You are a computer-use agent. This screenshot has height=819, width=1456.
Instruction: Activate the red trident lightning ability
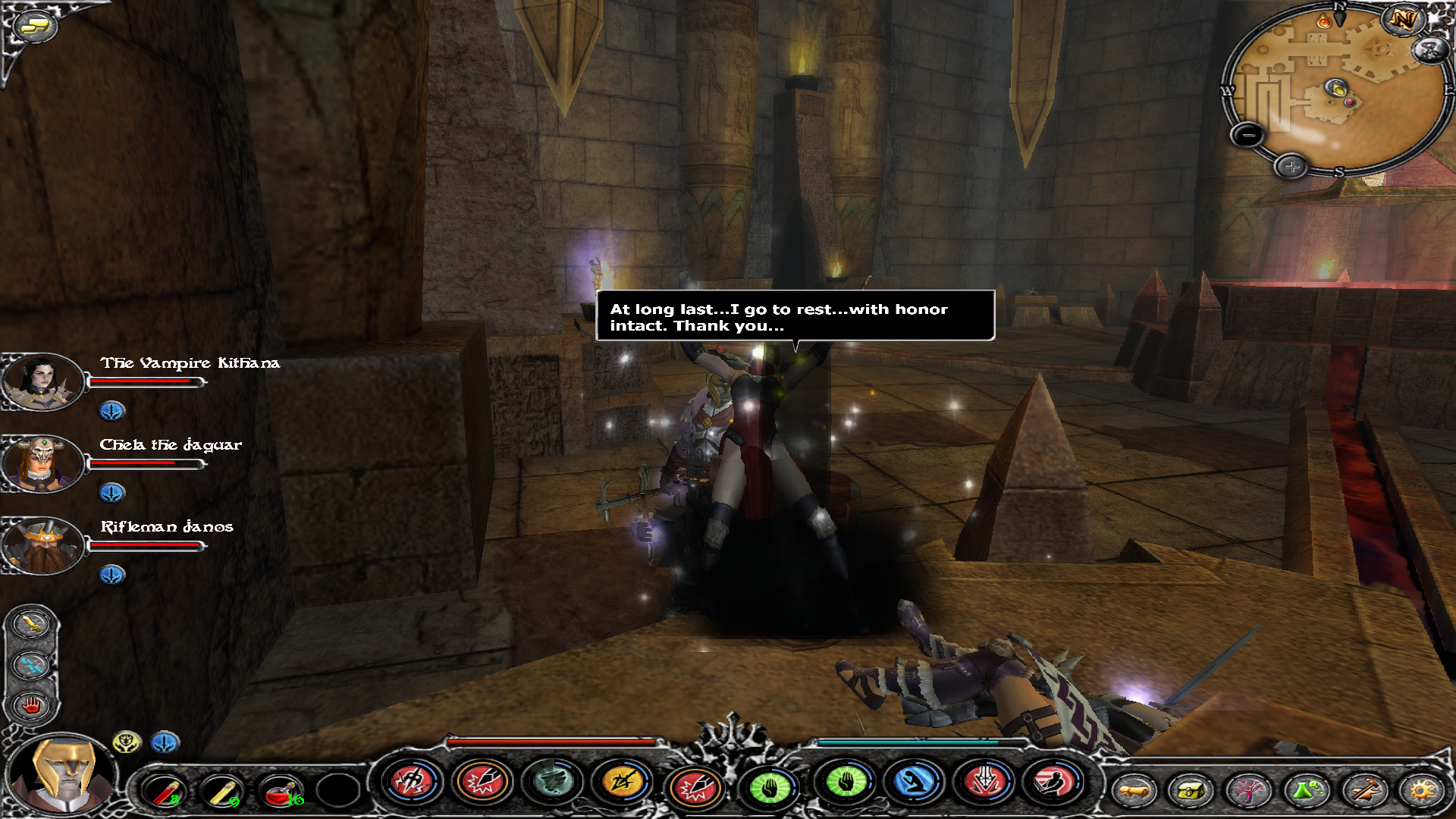[x=412, y=781]
